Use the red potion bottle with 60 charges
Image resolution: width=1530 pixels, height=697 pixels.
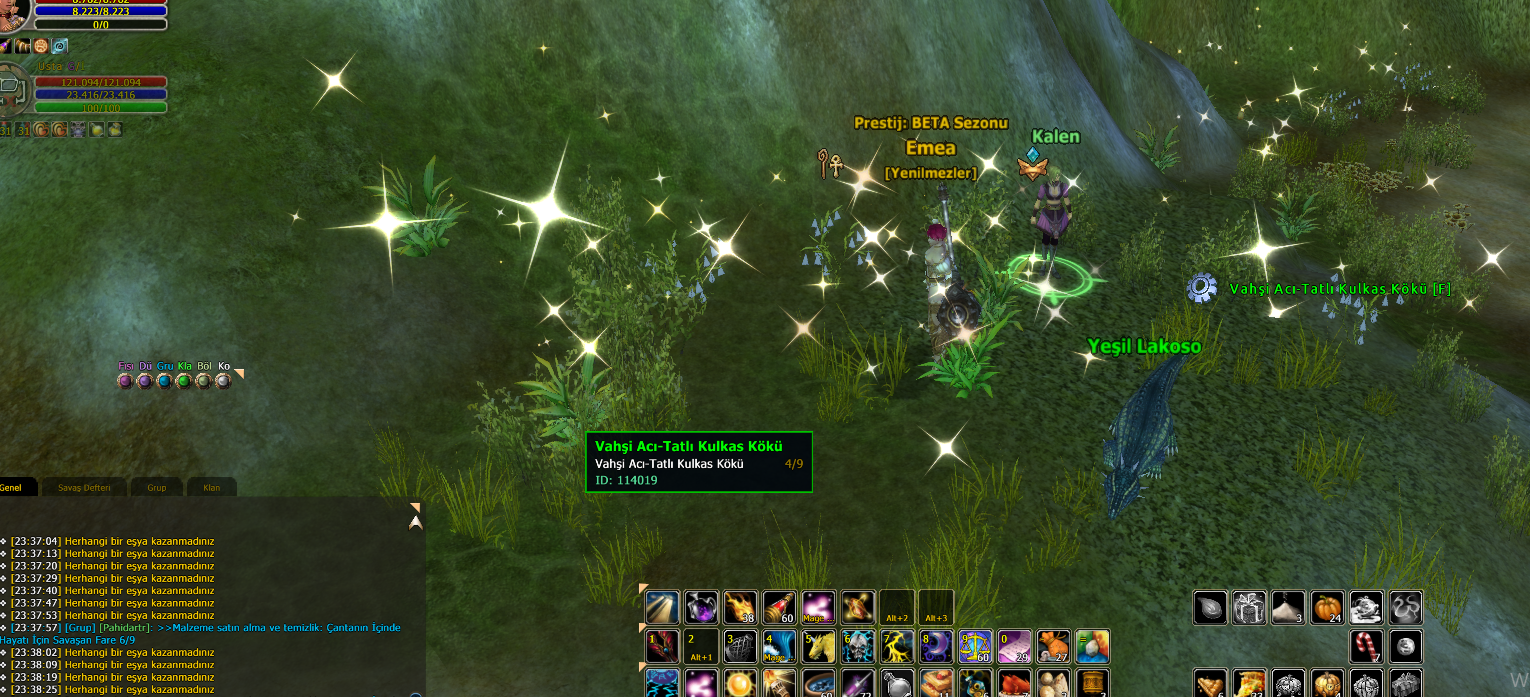pos(780,607)
